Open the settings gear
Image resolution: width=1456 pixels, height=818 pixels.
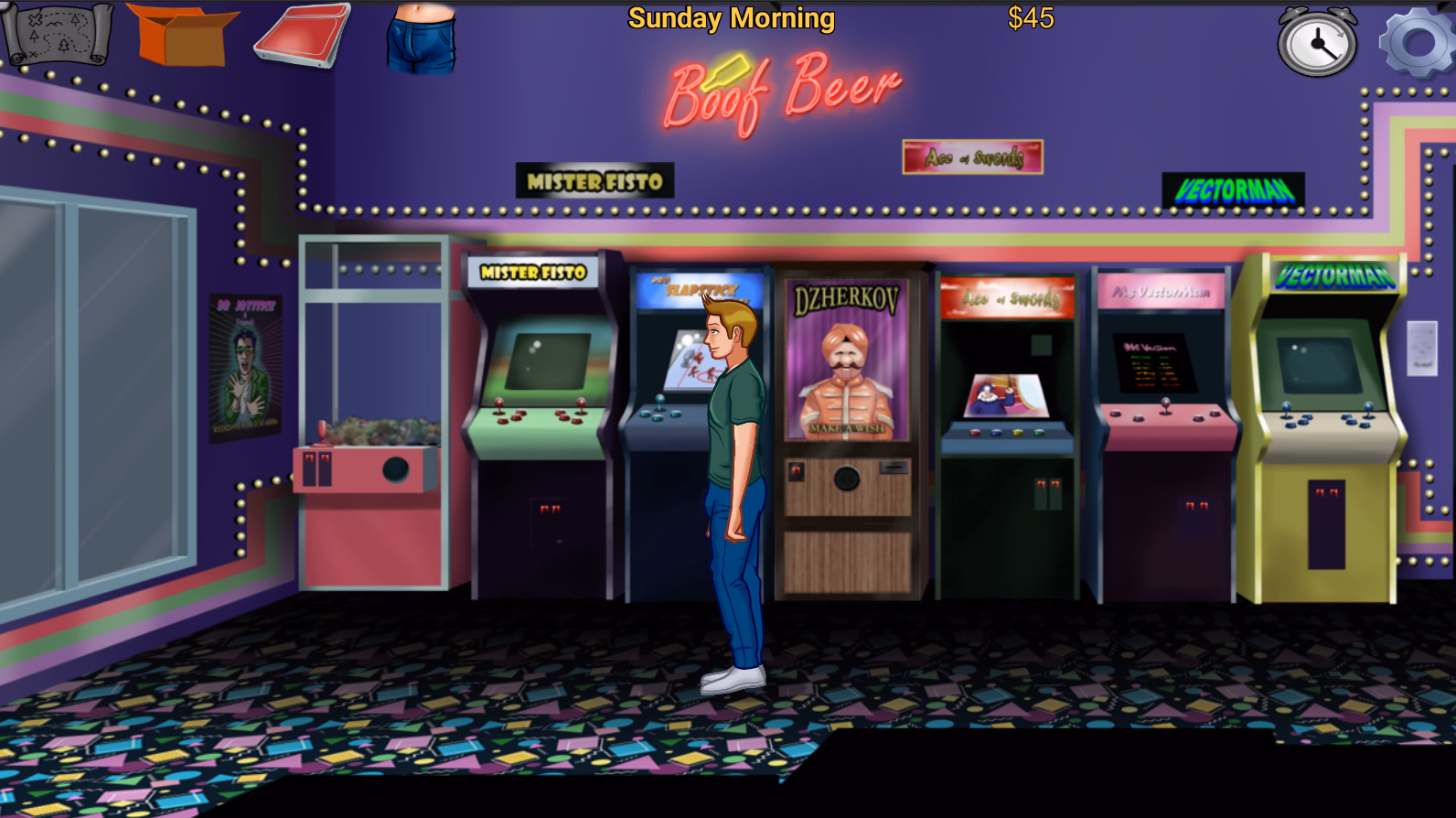(x=1407, y=40)
